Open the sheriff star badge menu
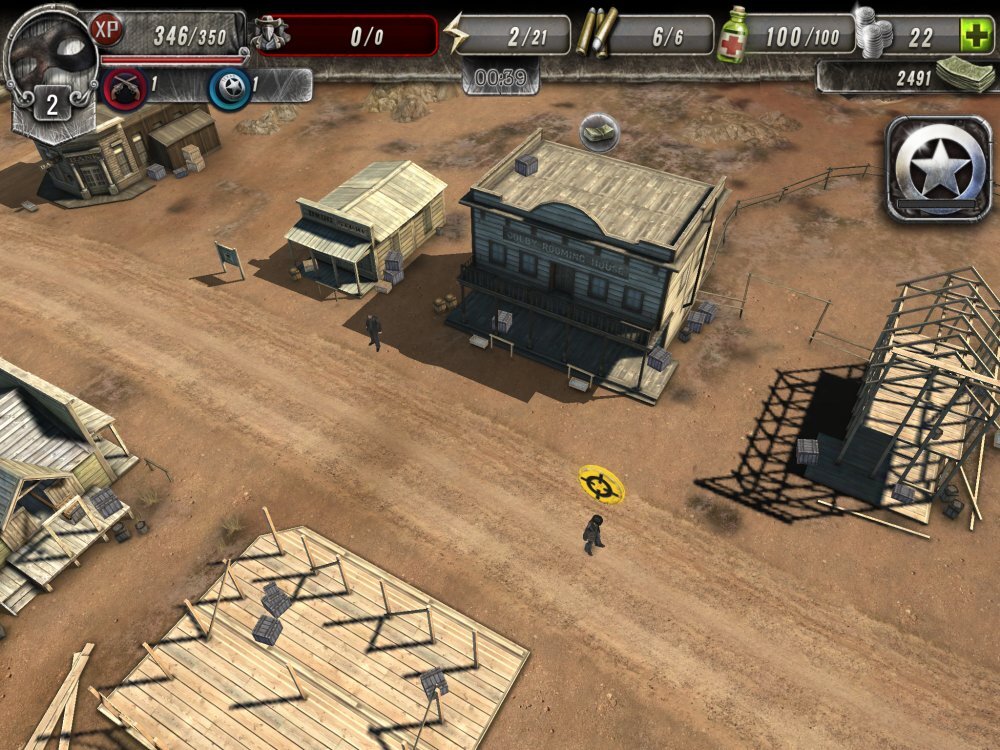Screen dimensions: 1000x750 [937, 169]
